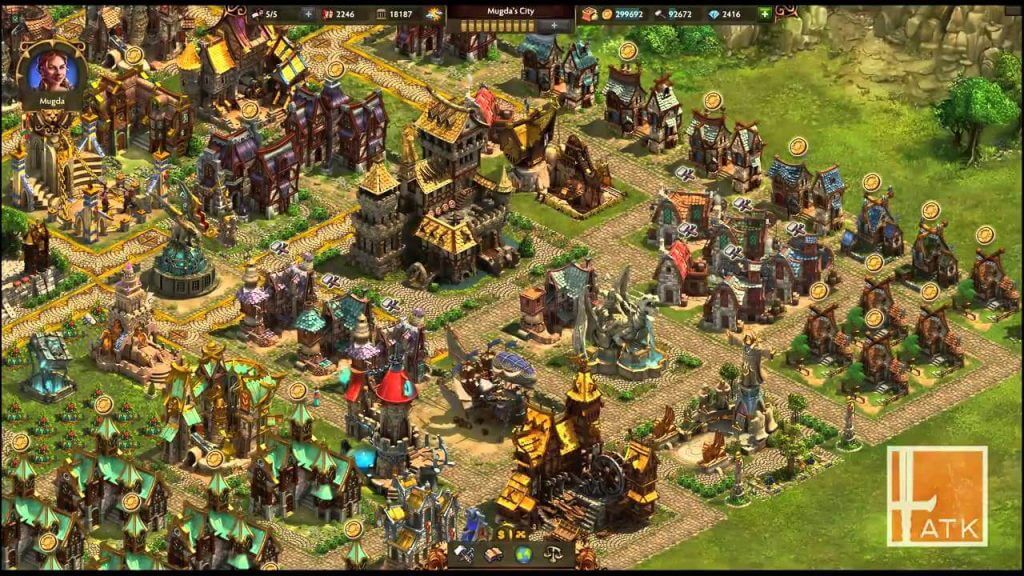
Task: Open the research book icon
Action: 494,555
